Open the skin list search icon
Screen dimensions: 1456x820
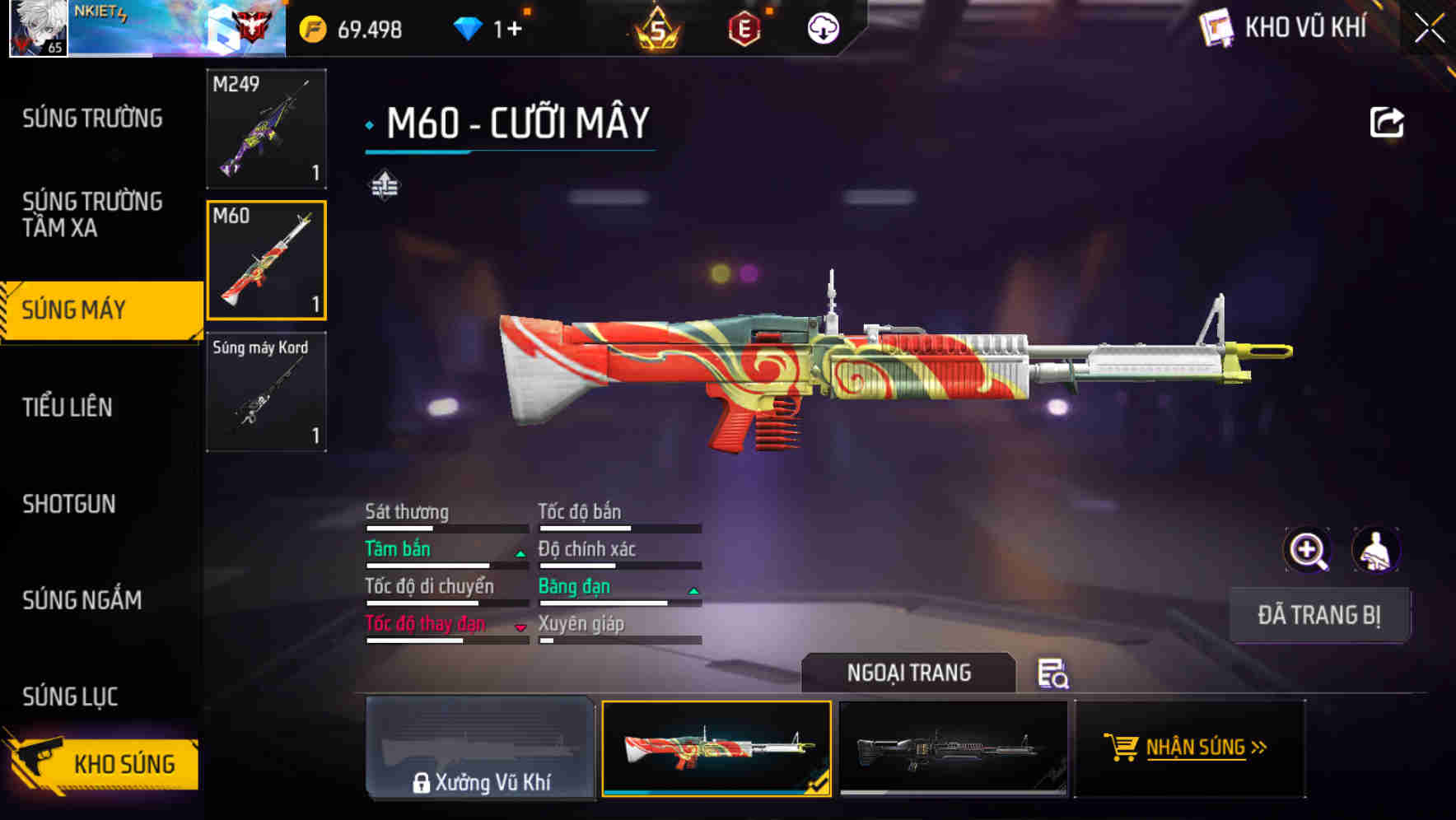(x=1052, y=673)
